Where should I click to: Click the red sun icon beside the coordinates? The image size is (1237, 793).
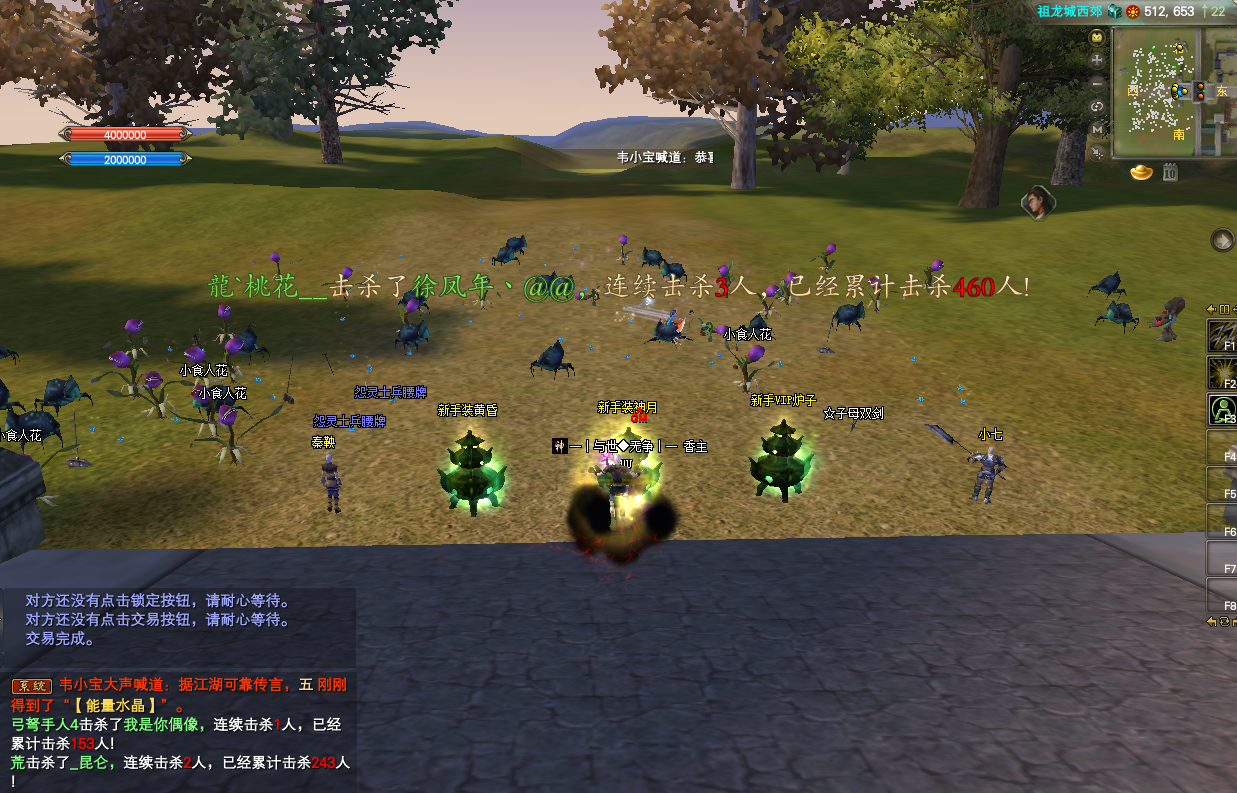pos(1133,11)
